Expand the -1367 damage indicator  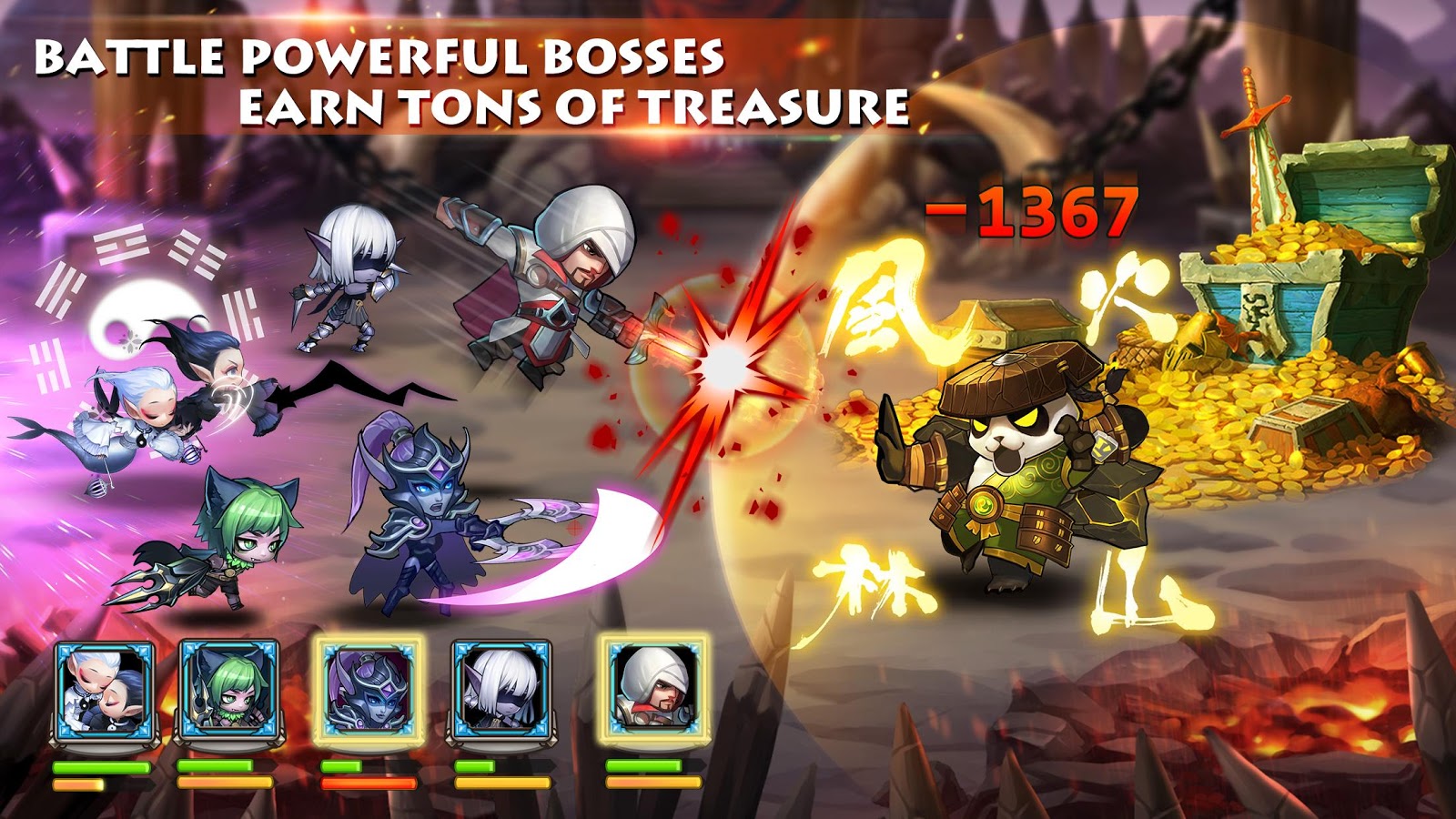click(x=1026, y=212)
